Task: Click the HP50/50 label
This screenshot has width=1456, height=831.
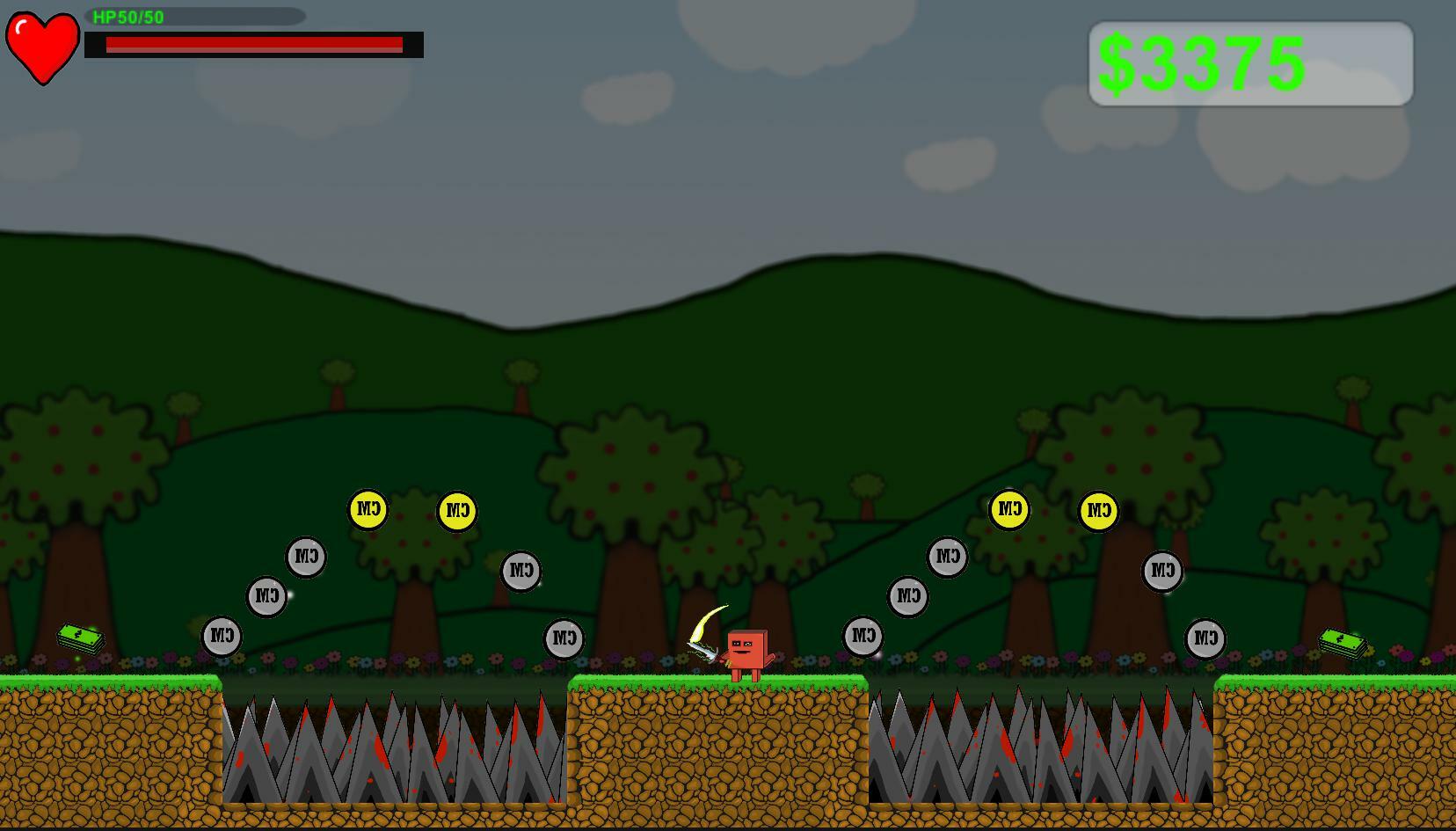Action: click(127, 16)
